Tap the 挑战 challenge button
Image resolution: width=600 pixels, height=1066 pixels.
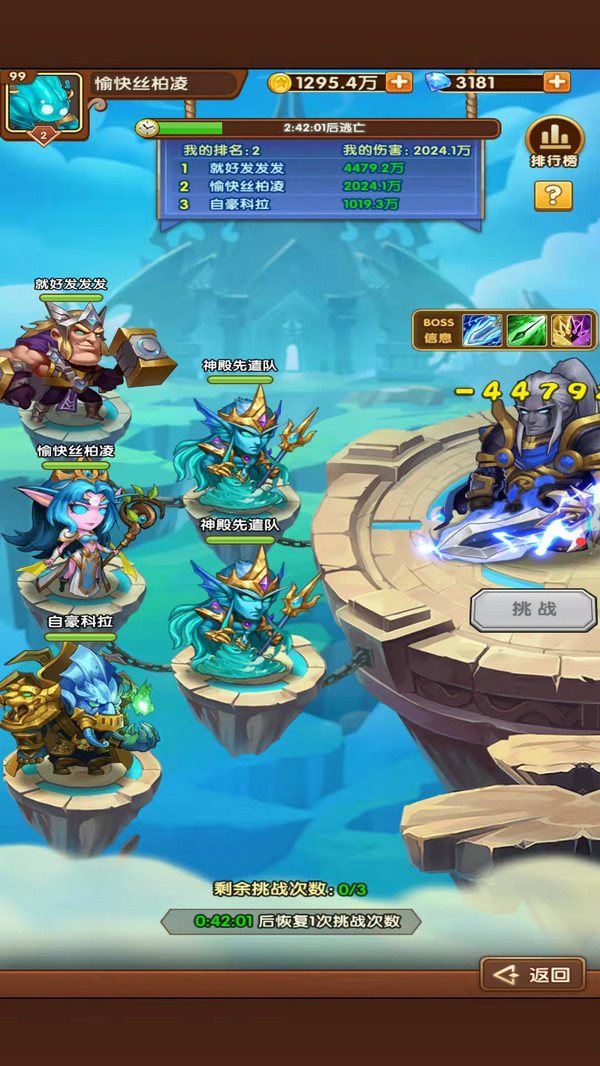coord(533,609)
